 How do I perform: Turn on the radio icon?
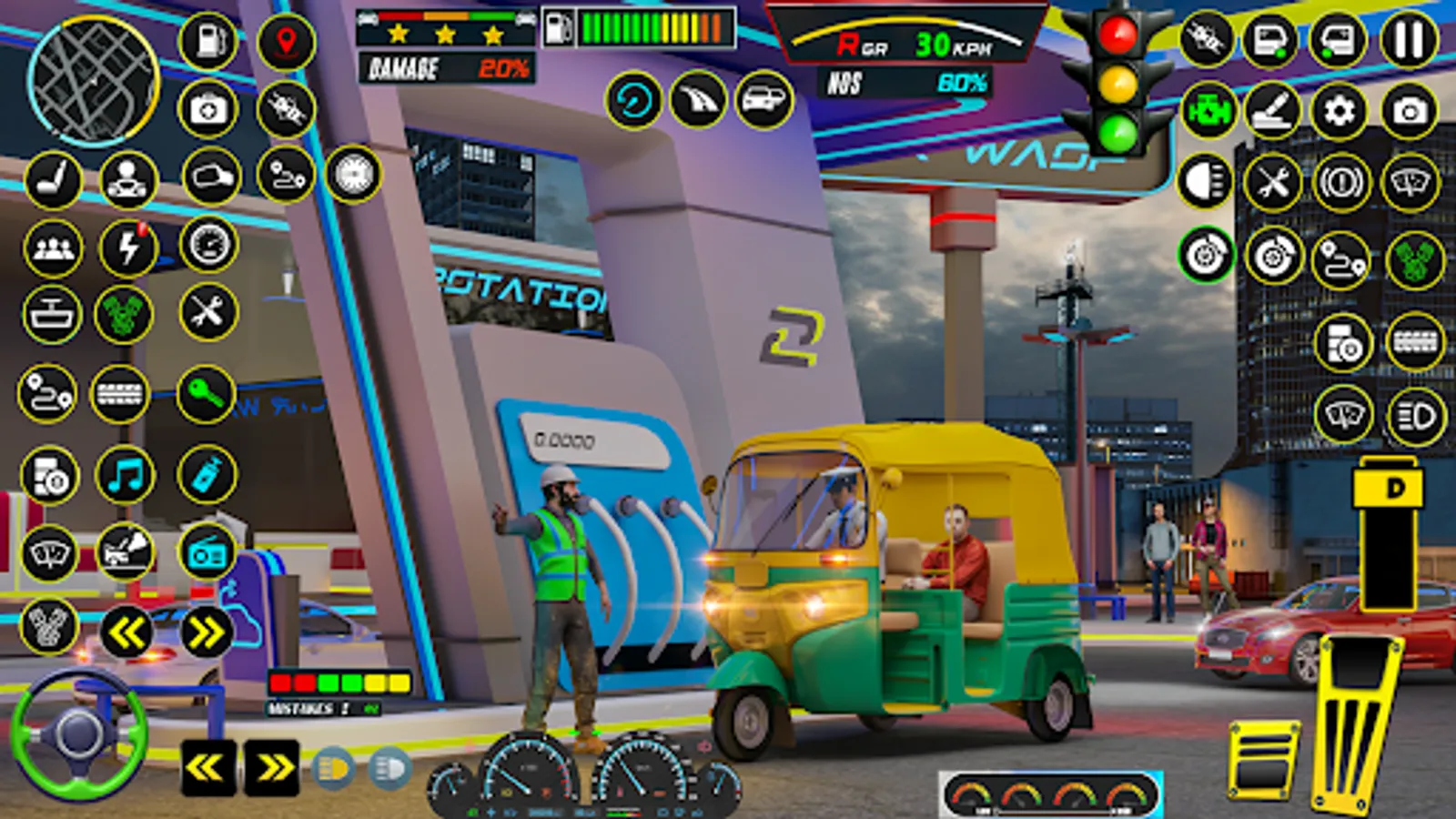[207, 552]
